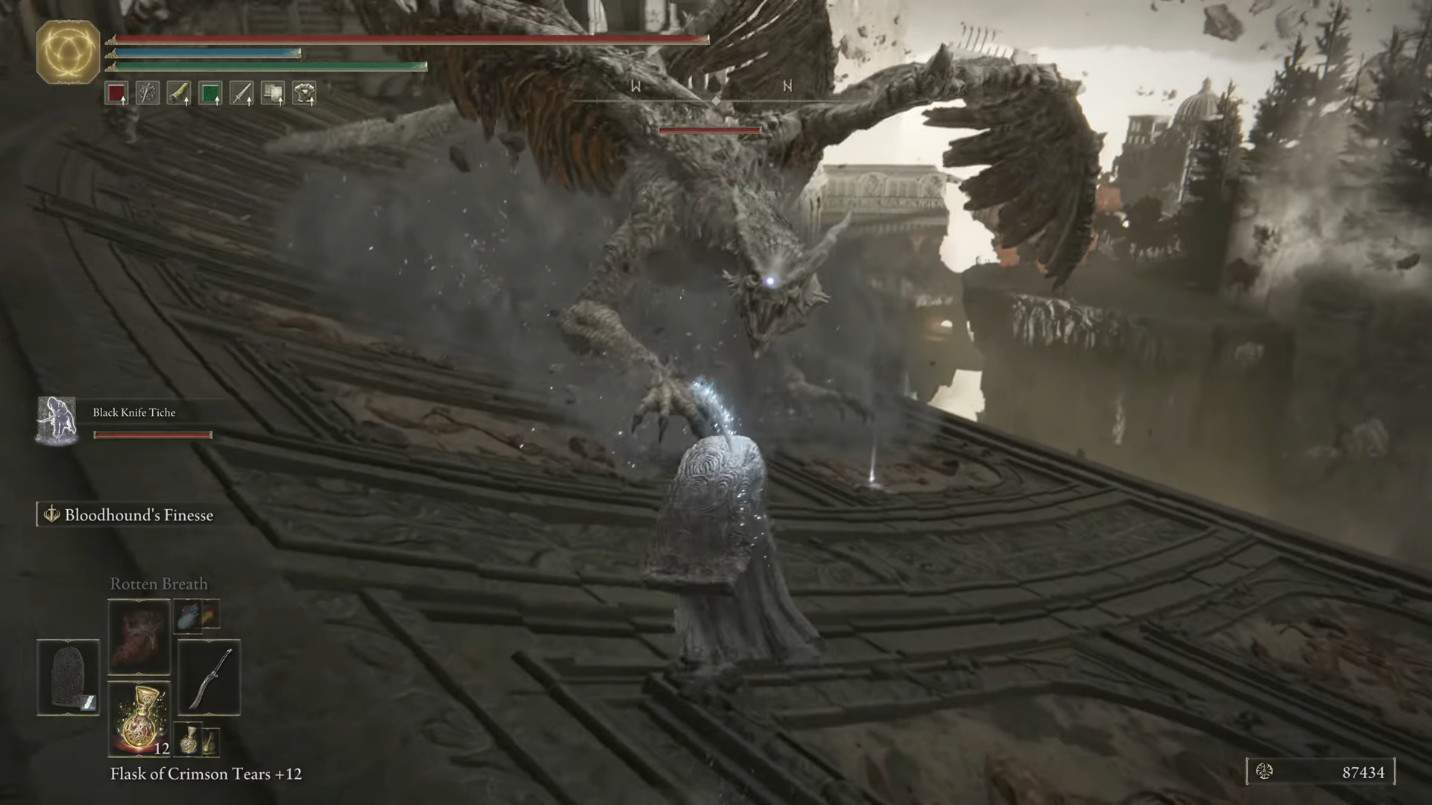Viewport: 1432px width, 805px height.
Task: Select the Black Knife Tiche summon portrait
Action: pos(57,420)
